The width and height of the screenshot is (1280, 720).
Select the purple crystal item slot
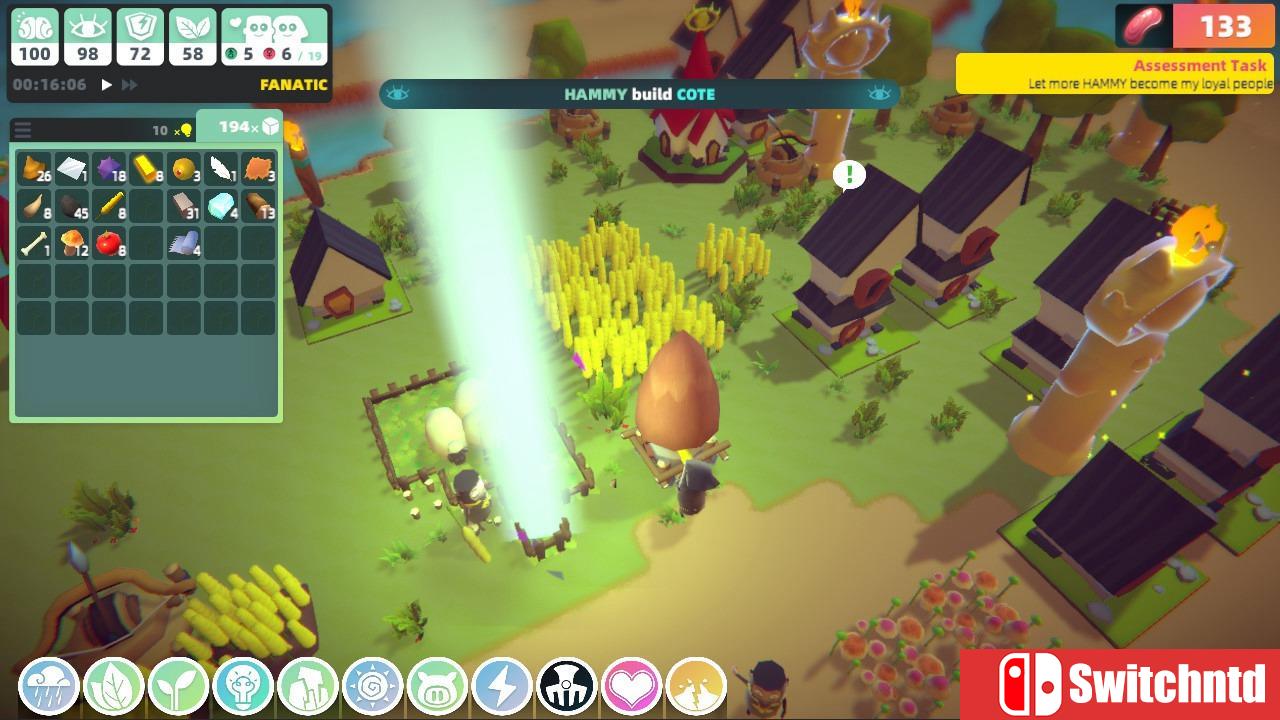point(108,169)
